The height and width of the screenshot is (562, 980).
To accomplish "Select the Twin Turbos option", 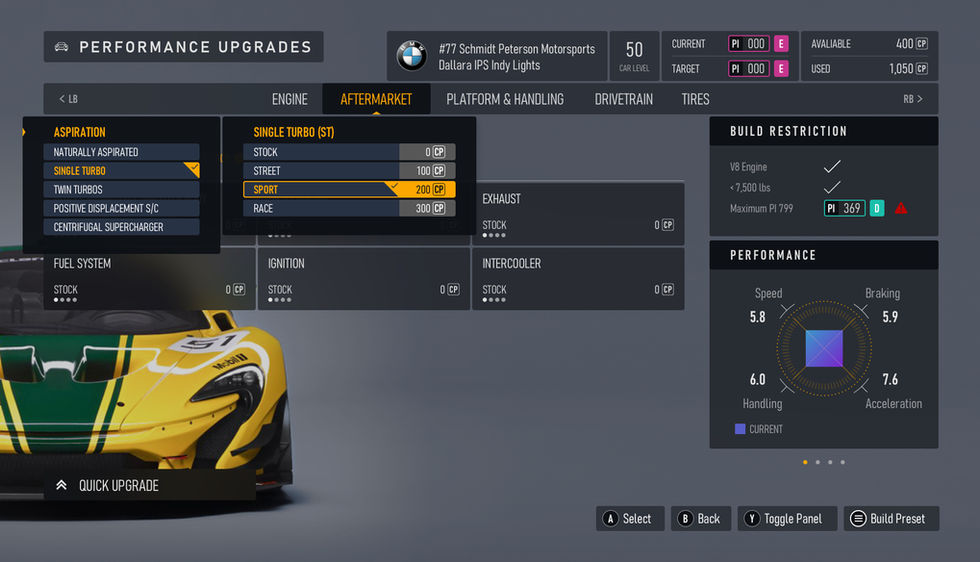I will point(121,189).
